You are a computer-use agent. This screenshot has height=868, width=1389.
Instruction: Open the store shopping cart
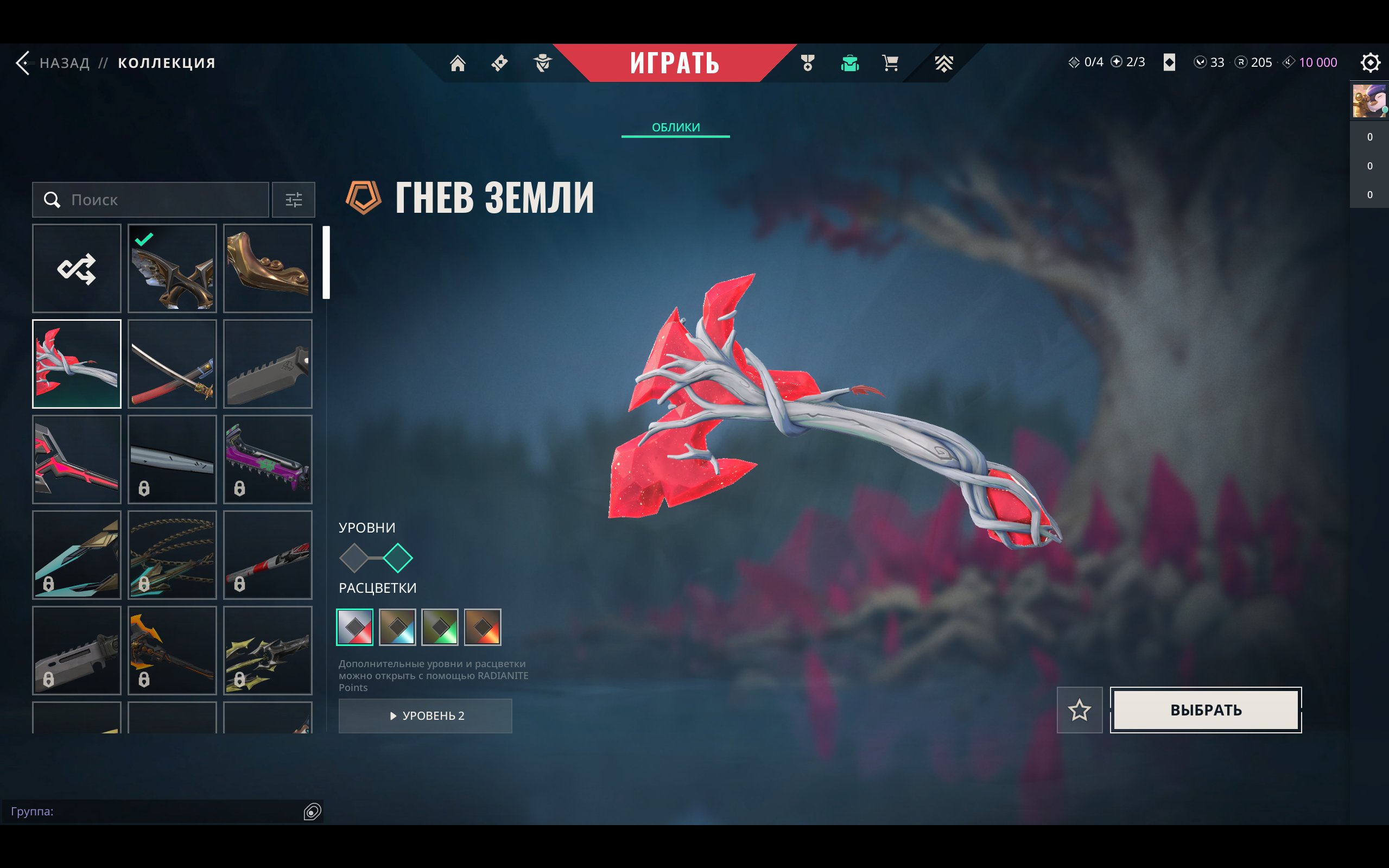[x=890, y=62]
